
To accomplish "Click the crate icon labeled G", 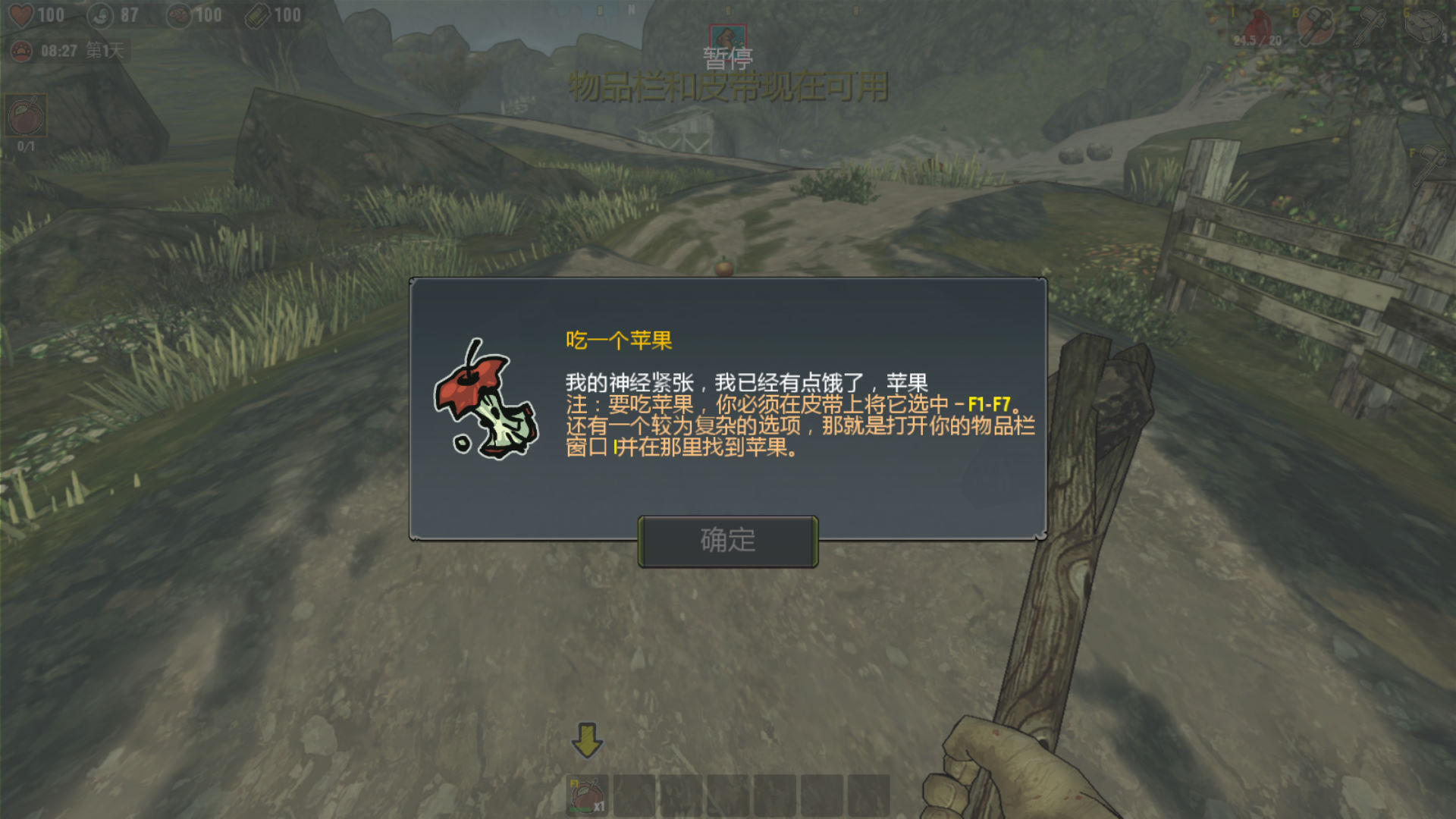I will tap(1424, 24).
